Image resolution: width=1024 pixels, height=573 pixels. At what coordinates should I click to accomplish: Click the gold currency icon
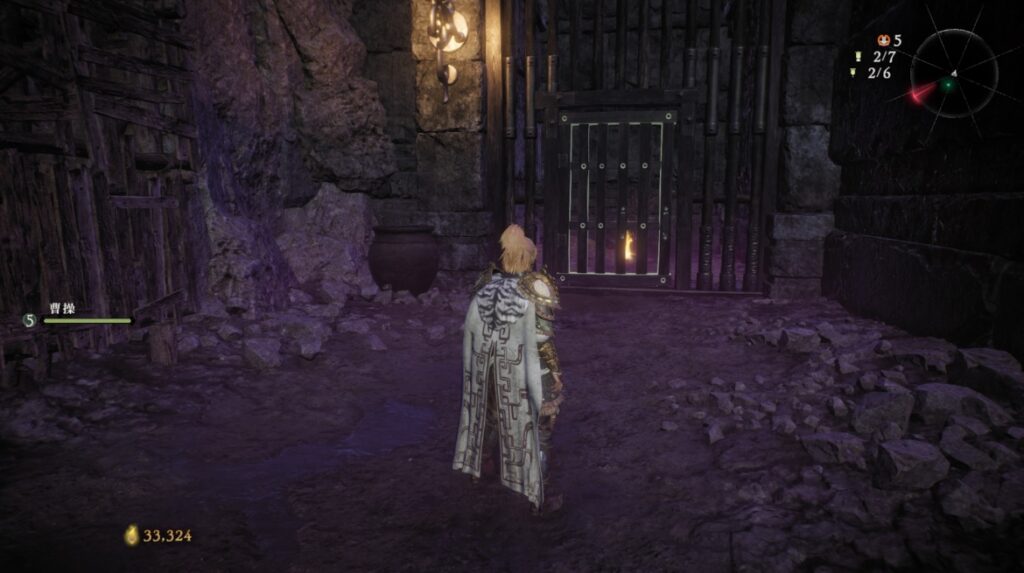pyautogui.click(x=131, y=536)
